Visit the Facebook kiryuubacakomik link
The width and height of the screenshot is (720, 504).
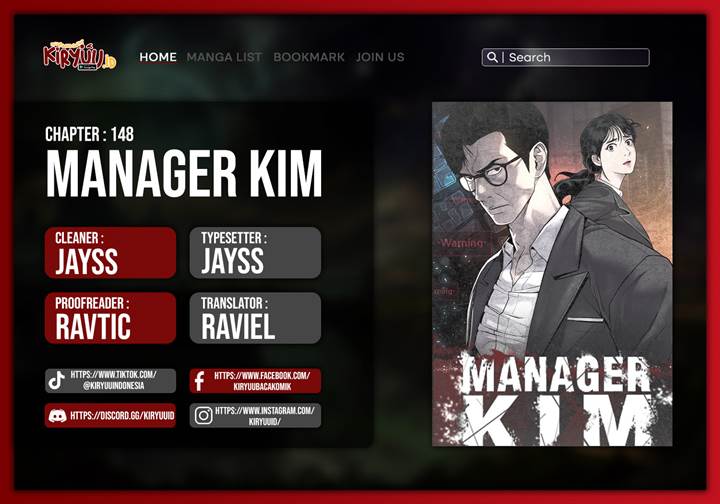[255, 380]
